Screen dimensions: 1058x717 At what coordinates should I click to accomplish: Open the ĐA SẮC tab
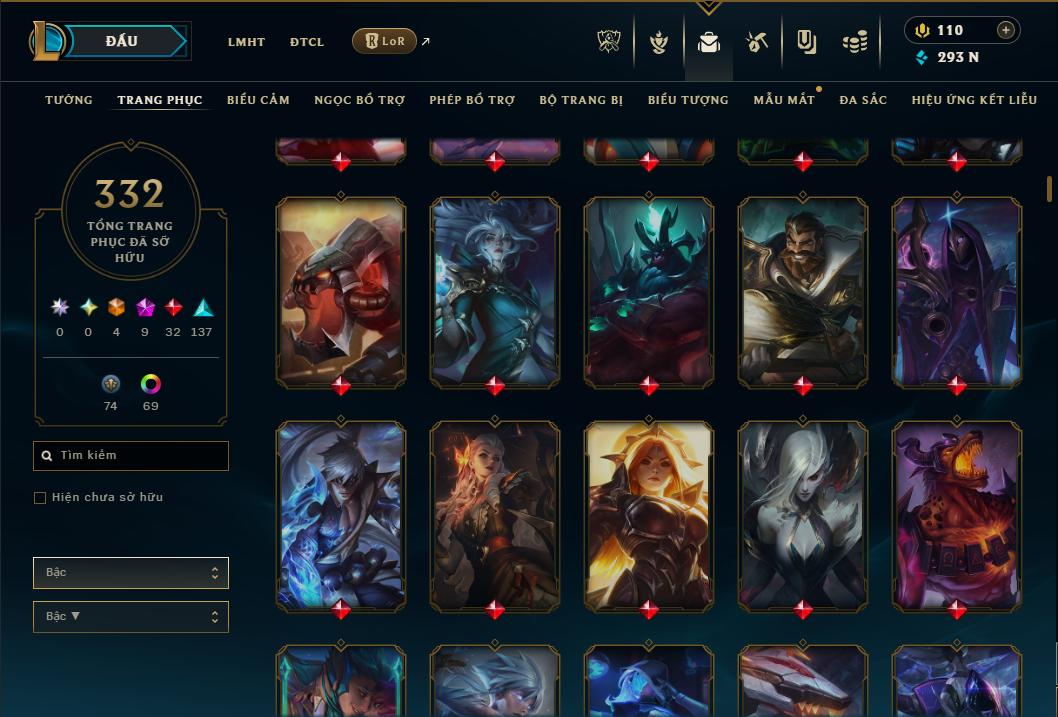(863, 100)
